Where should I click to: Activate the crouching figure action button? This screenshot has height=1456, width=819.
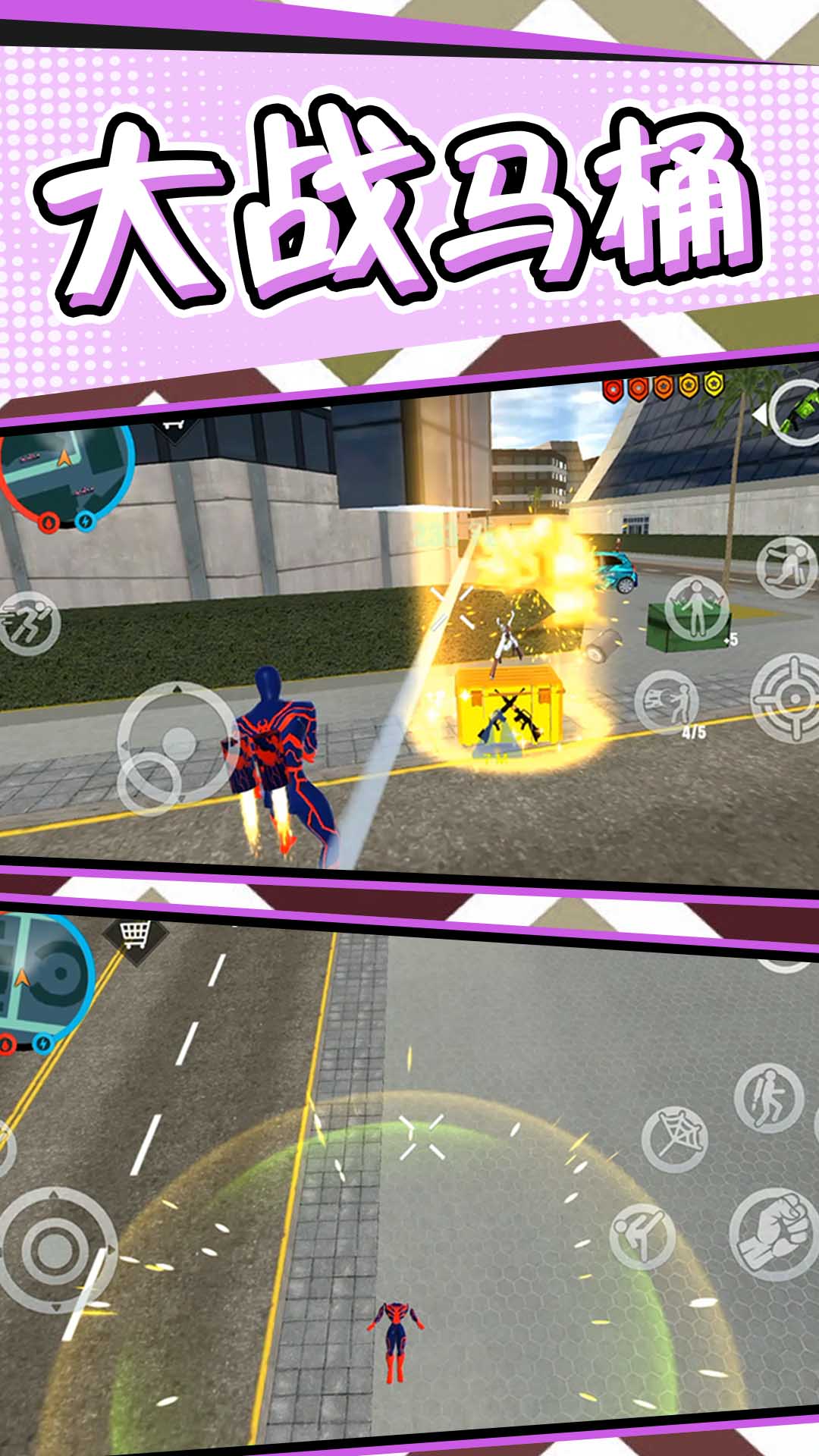pyautogui.click(x=786, y=568)
